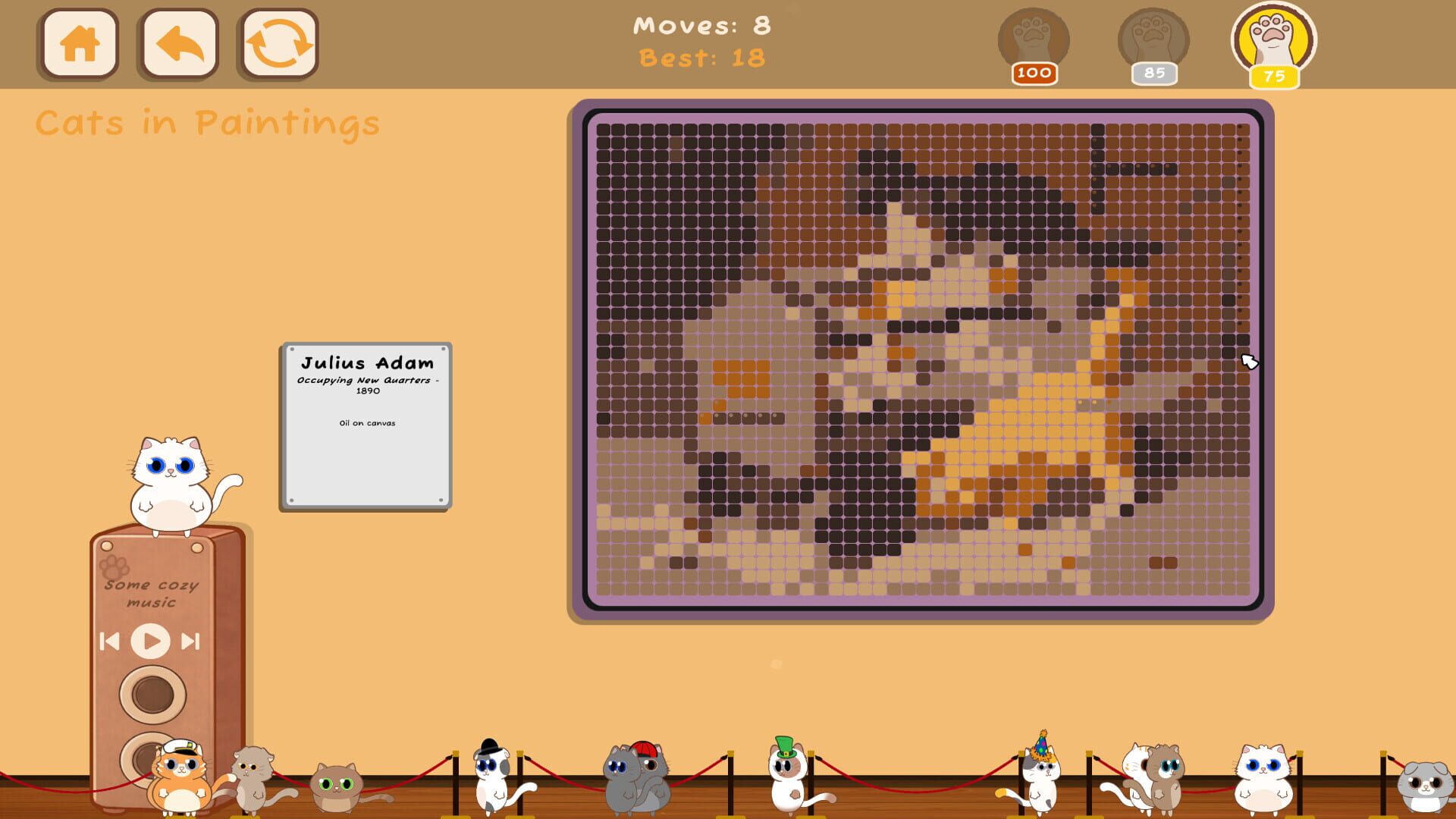Viewport: 1456px width, 819px height.
Task: Open the Julius Adam painting info plaque
Action: point(366,421)
